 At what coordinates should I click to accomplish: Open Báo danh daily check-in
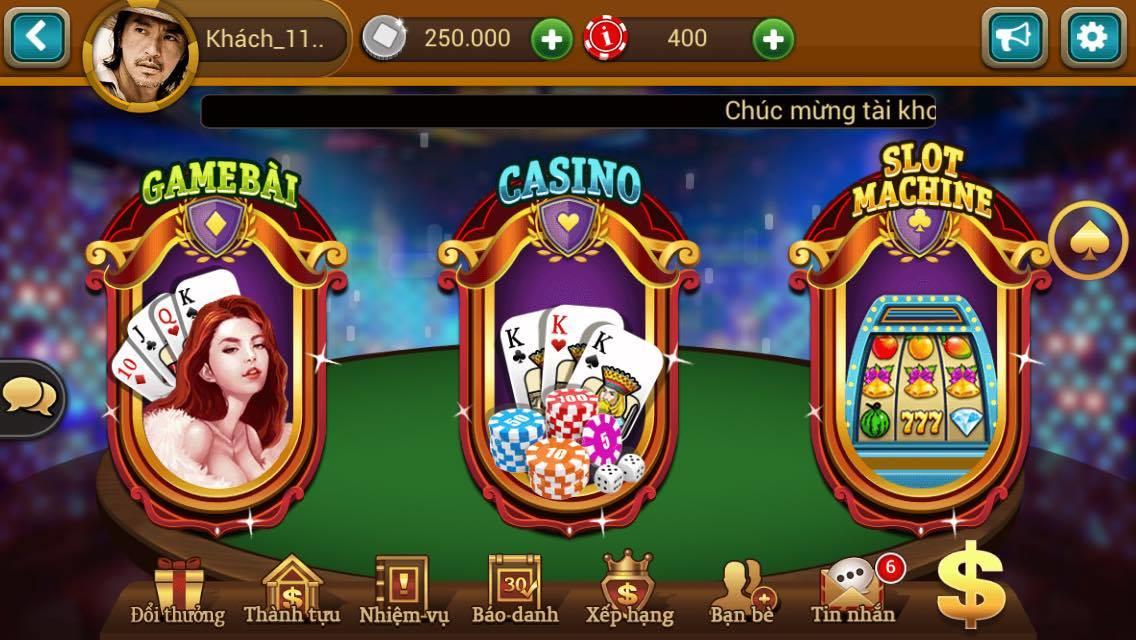pyautogui.click(x=514, y=591)
